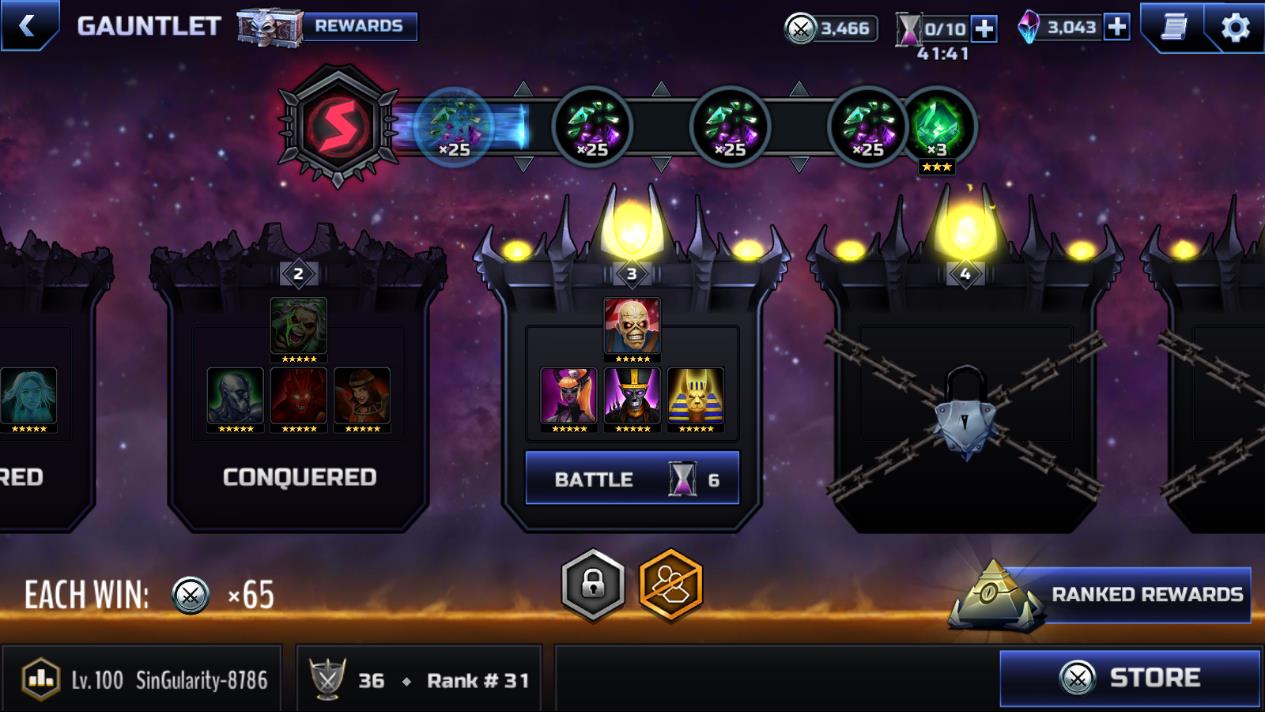Add more gauntlet hourglass energy
1265x712 pixels.
pyautogui.click(x=984, y=28)
